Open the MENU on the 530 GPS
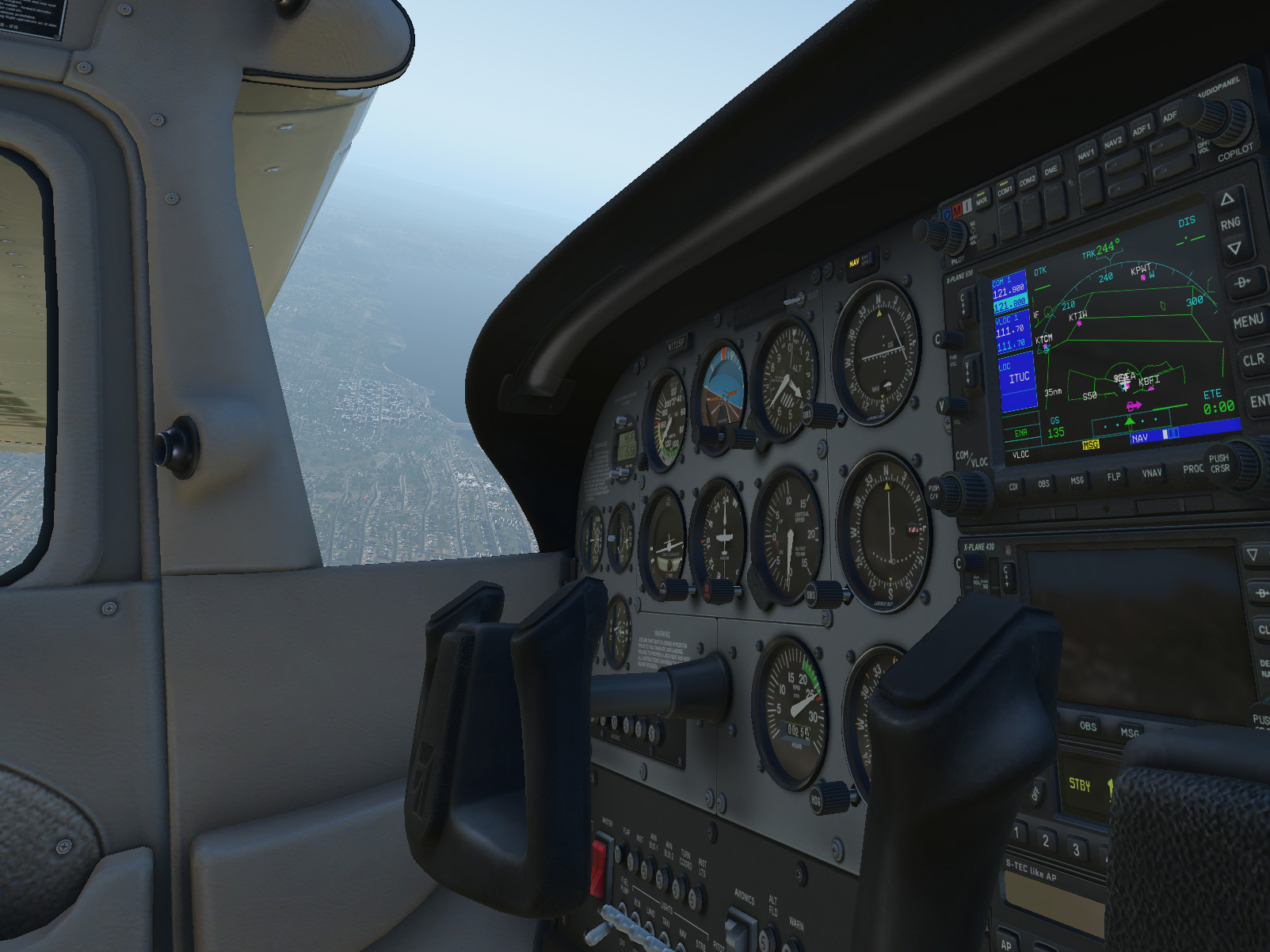 click(1248, 321)
